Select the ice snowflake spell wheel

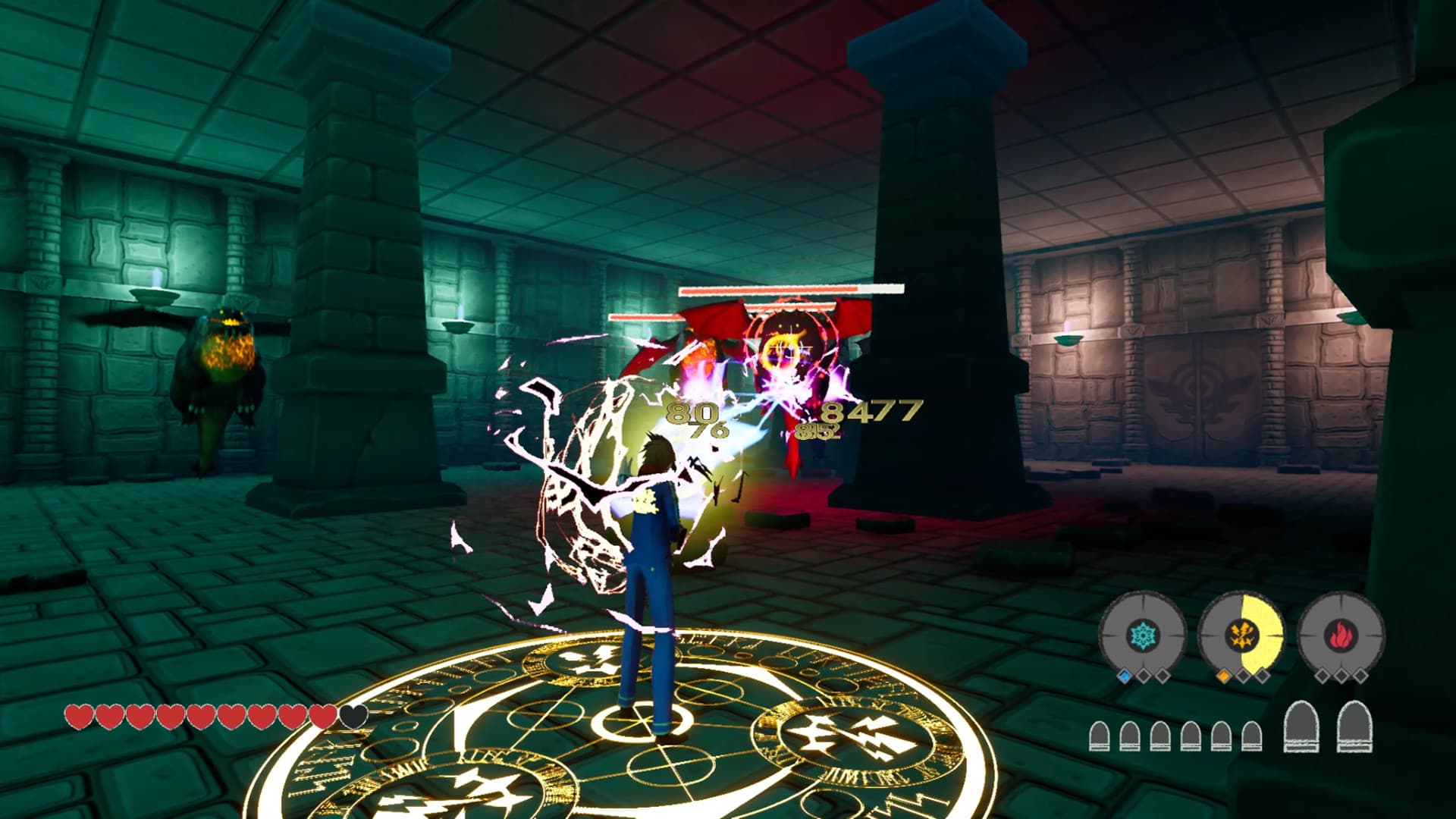[1143, 634]
